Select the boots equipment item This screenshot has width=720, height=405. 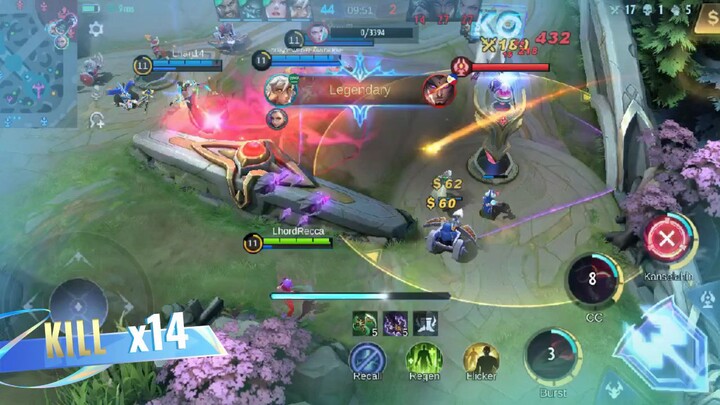(426, 322)
